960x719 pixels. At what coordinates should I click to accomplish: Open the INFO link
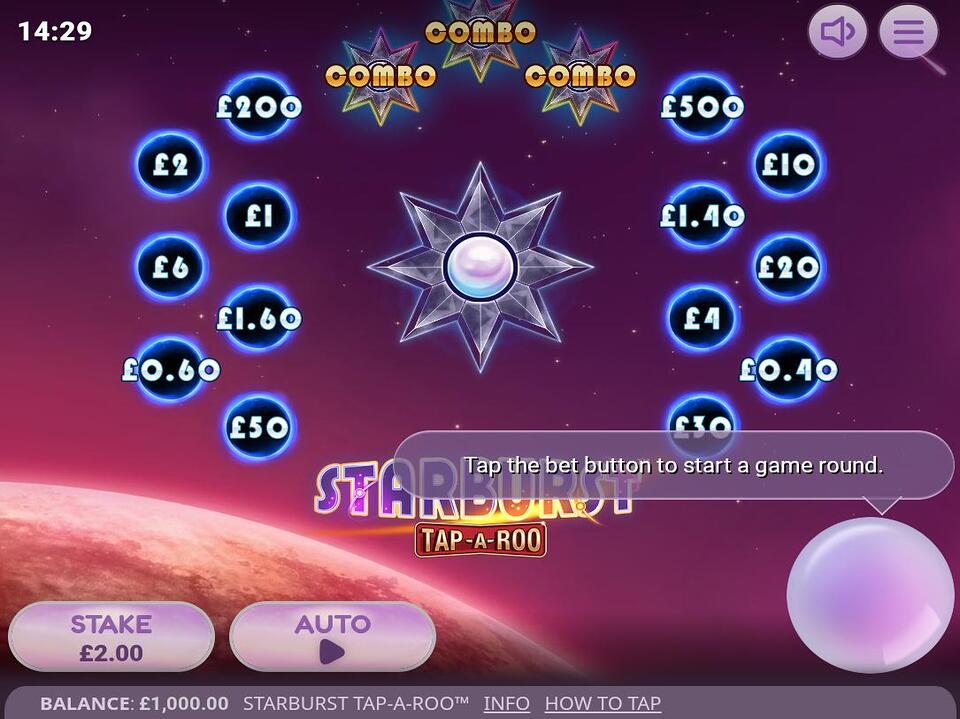[506, 703]
